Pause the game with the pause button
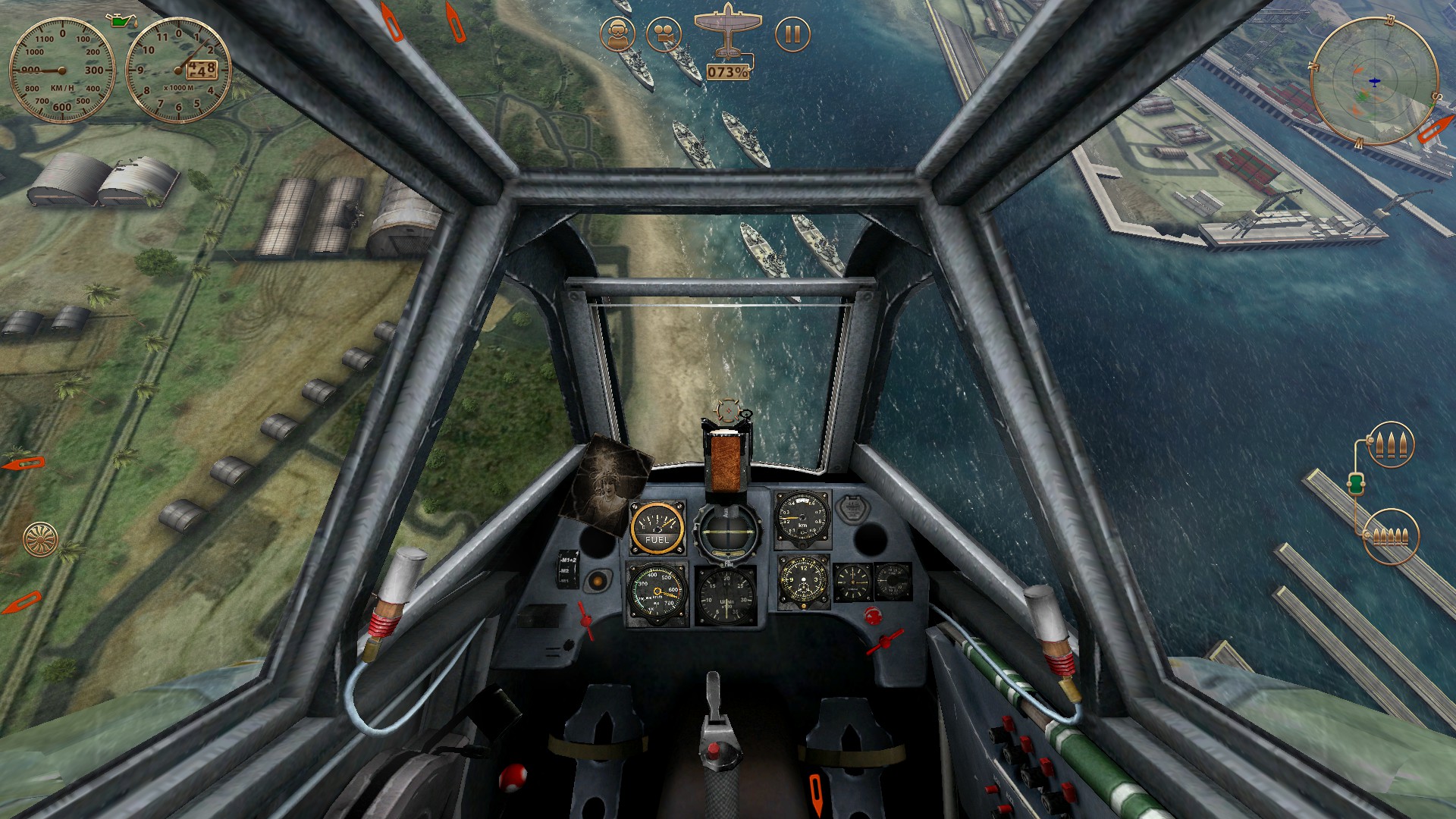 point(792,34)
